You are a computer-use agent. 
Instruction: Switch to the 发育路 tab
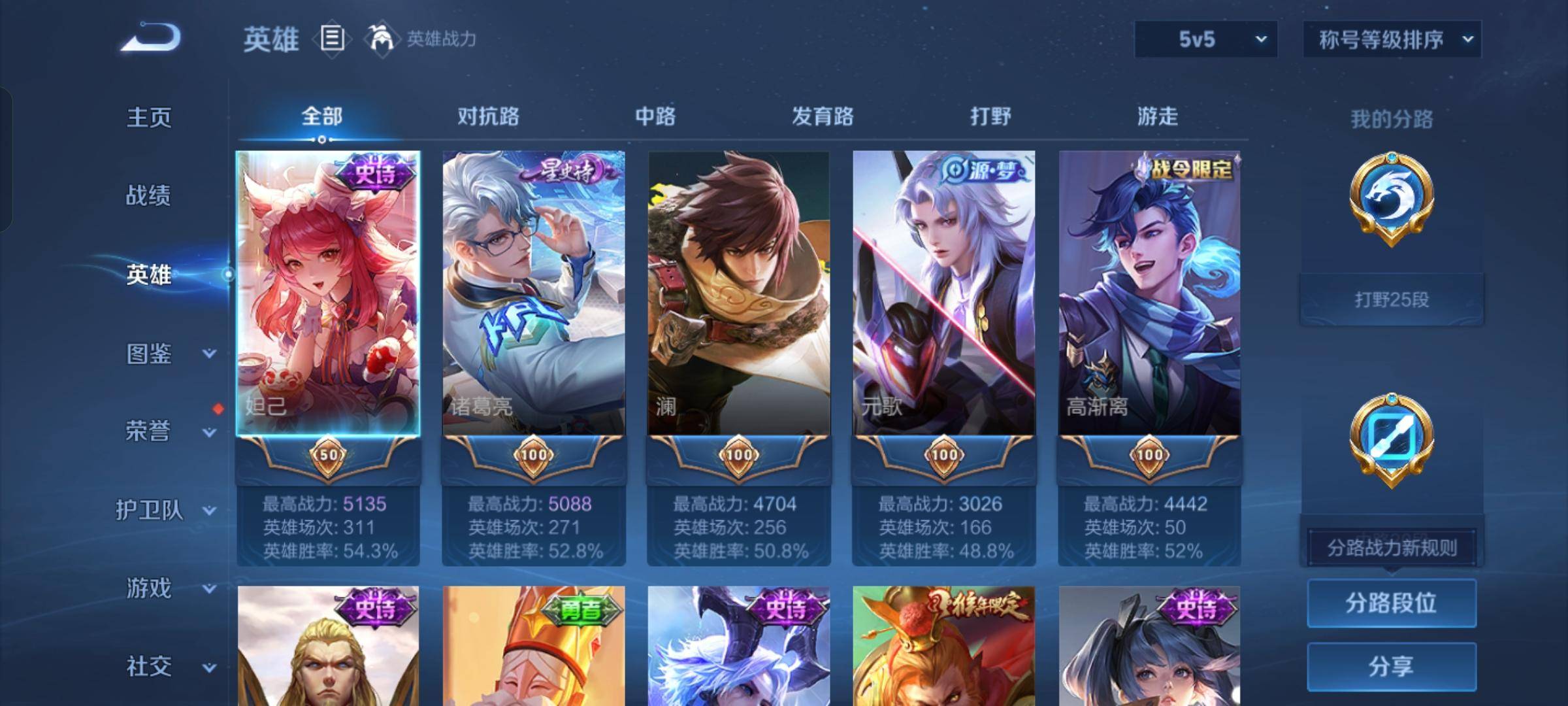pos(823,116)
